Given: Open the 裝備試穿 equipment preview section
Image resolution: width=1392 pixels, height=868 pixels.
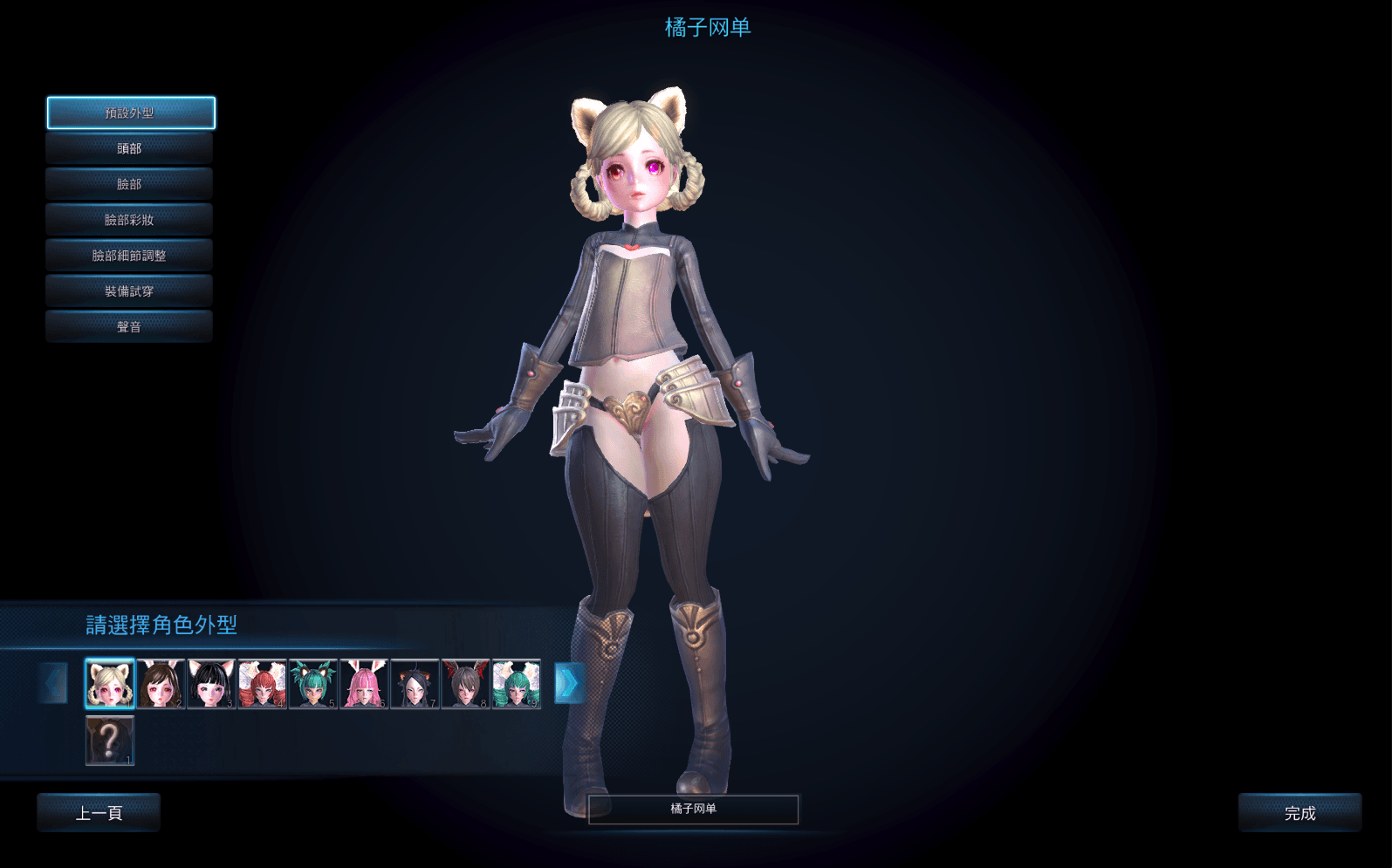Looking at the screenshot, I should (129, 291).
